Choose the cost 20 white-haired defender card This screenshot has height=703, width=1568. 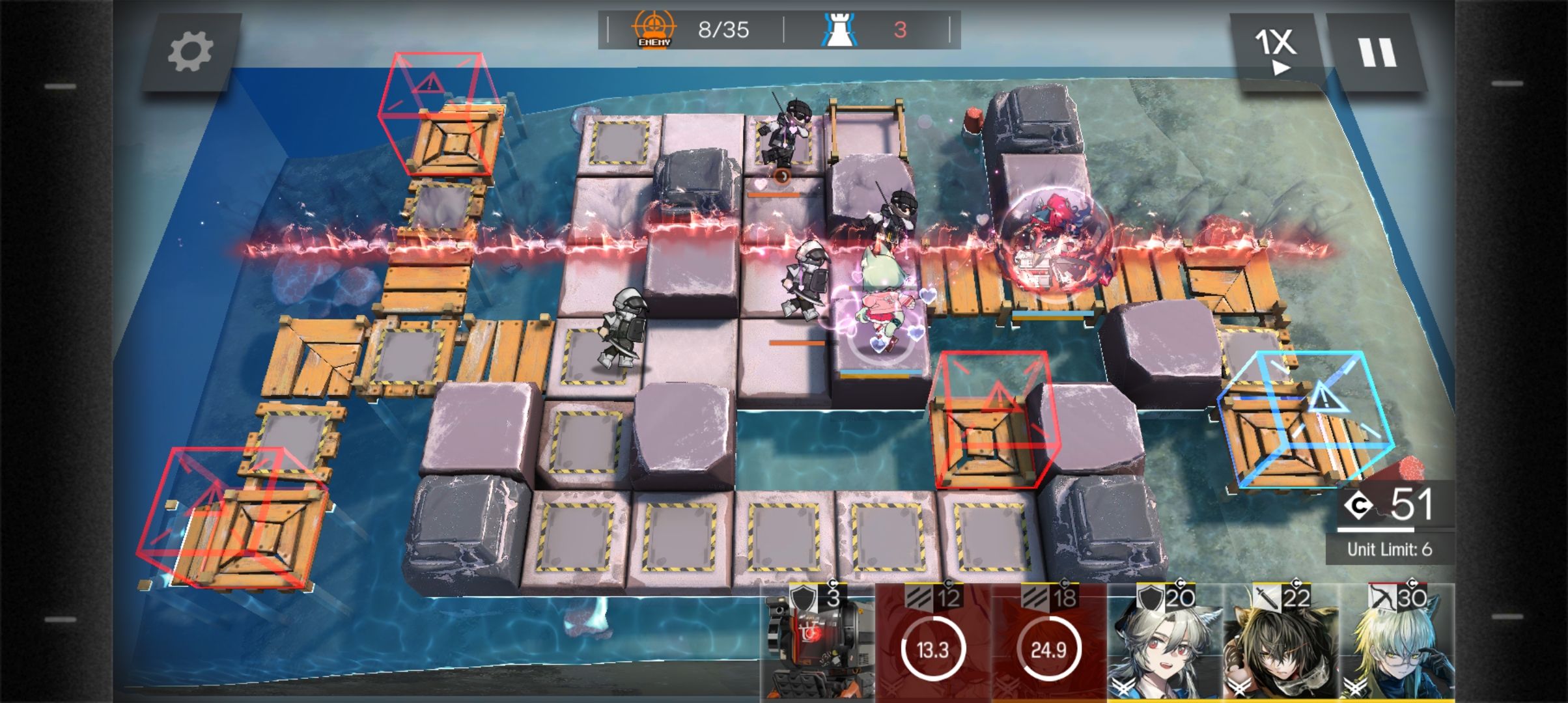(1164, 641)
